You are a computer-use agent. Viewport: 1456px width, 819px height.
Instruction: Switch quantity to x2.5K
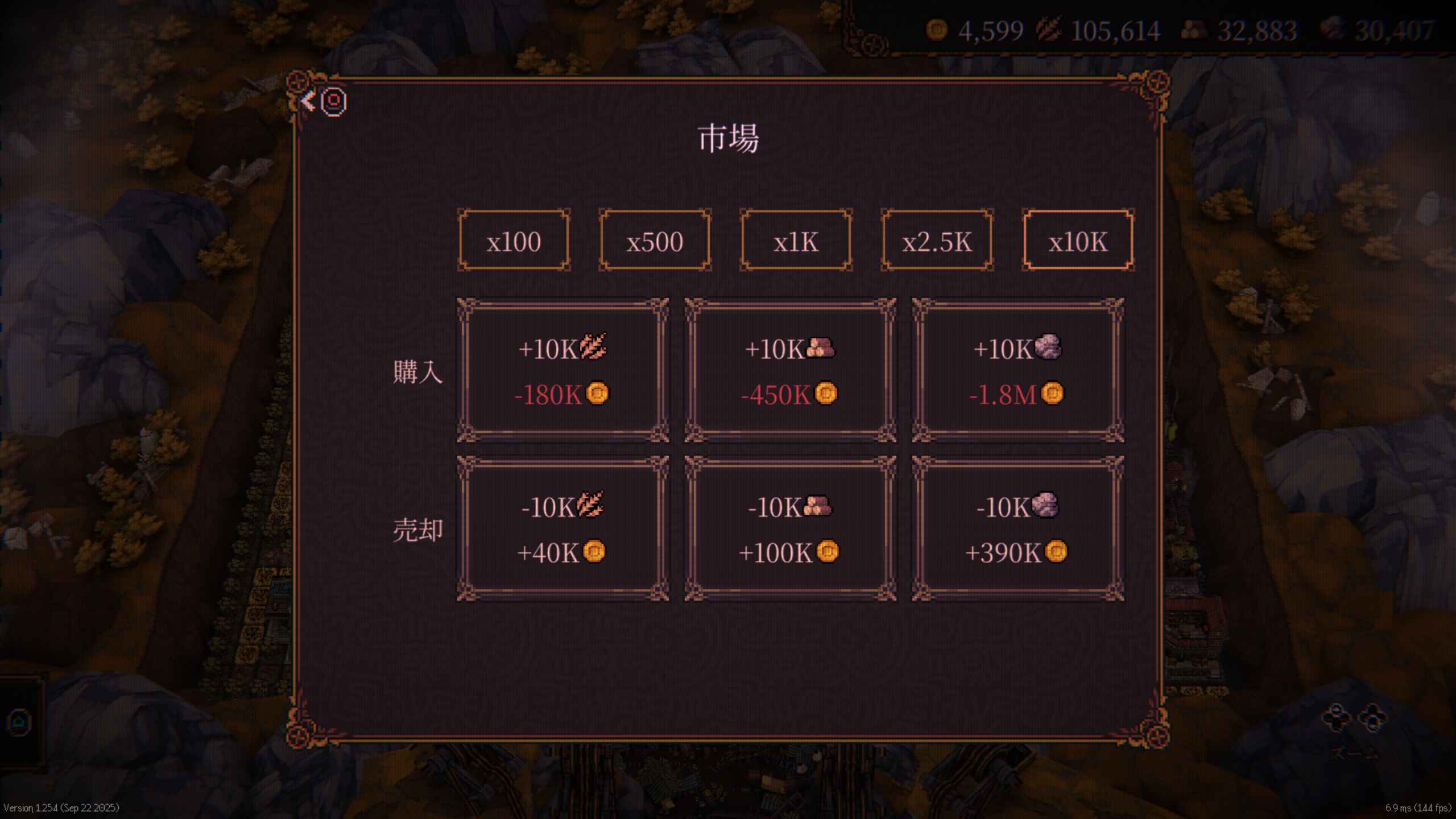tap(937, 241)
